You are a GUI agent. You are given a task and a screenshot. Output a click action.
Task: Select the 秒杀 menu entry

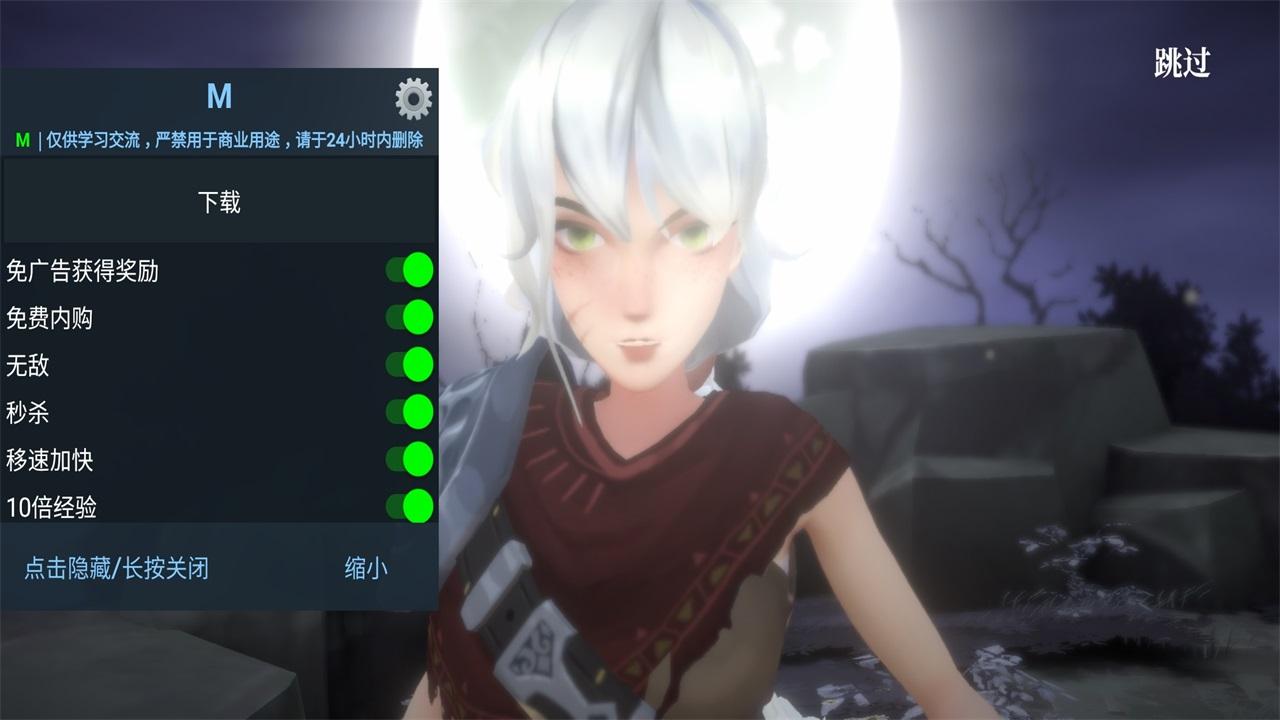coord(29,413)
